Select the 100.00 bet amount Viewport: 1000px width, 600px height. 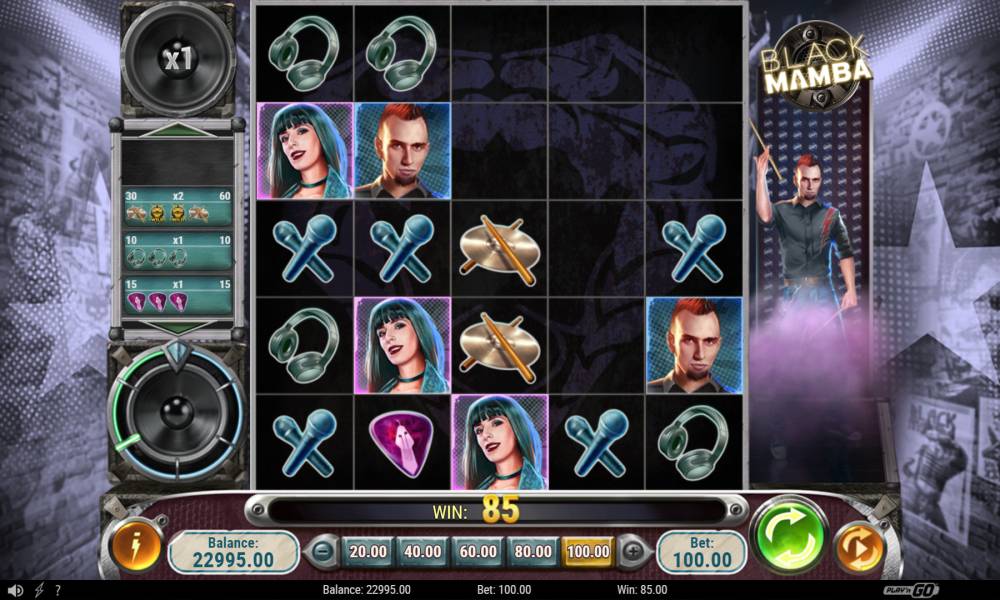tap(588, 551)
